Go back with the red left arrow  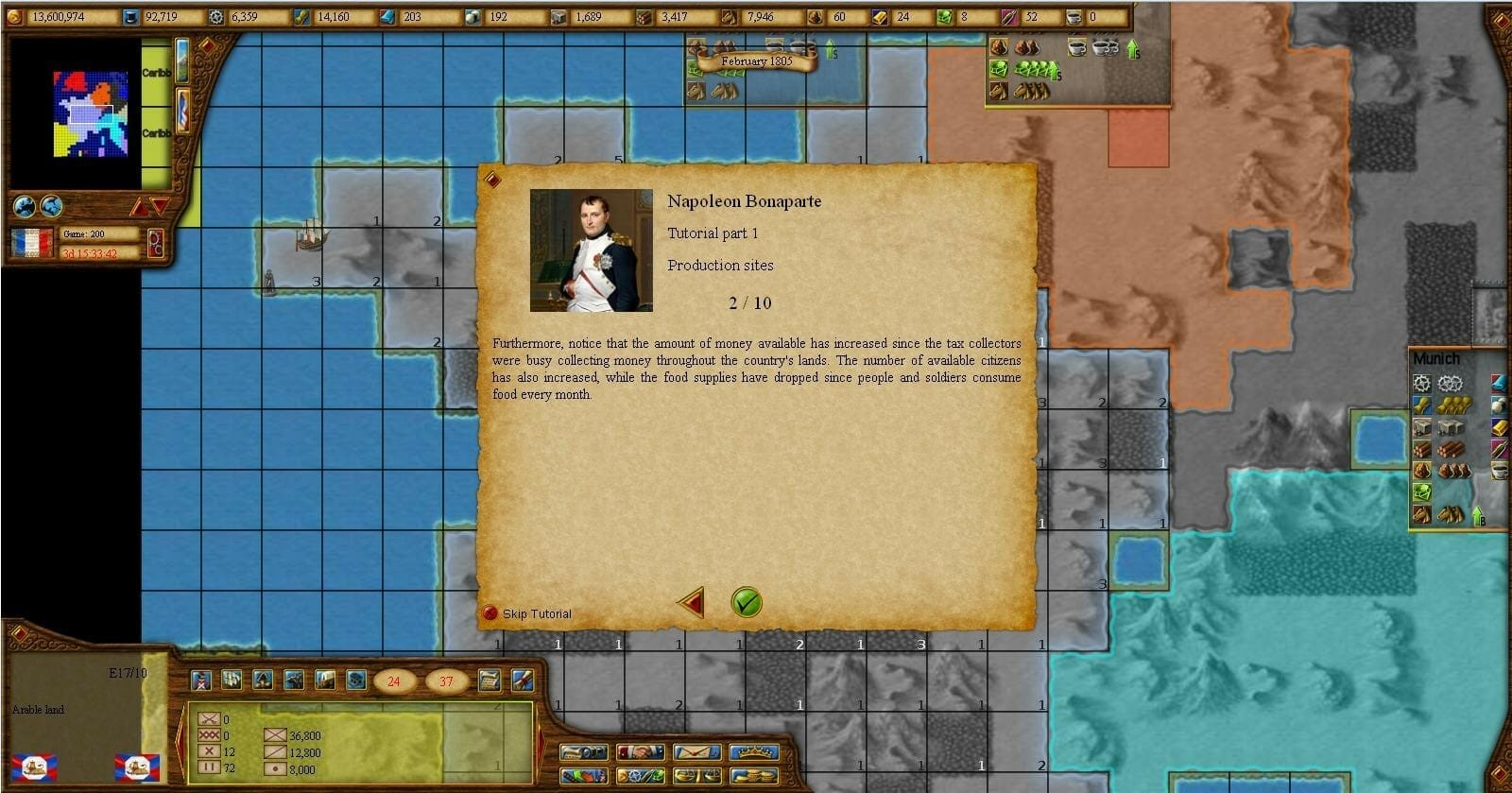[692, 602]
